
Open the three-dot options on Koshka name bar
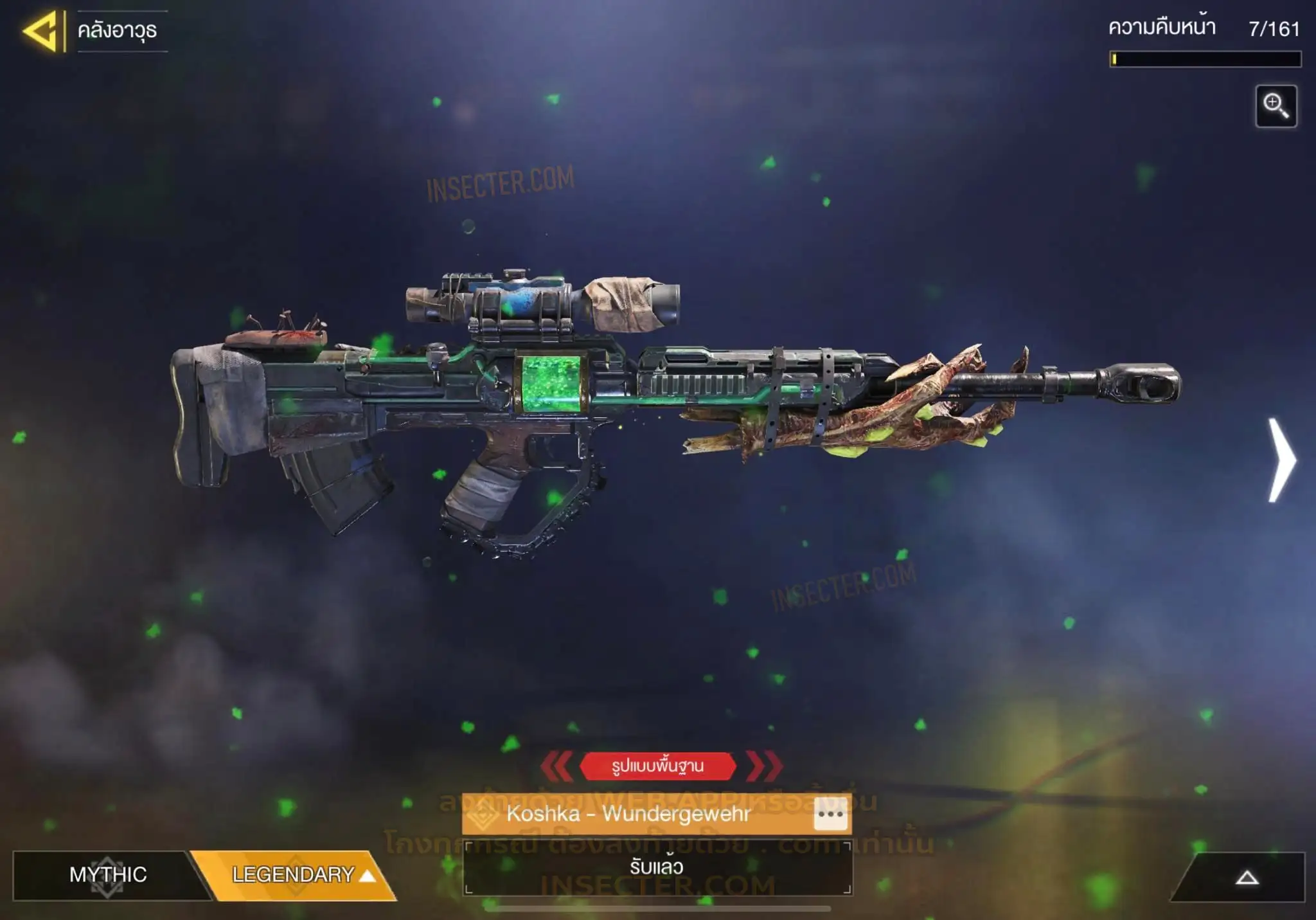pyautogui.click(x=830, y=814)
